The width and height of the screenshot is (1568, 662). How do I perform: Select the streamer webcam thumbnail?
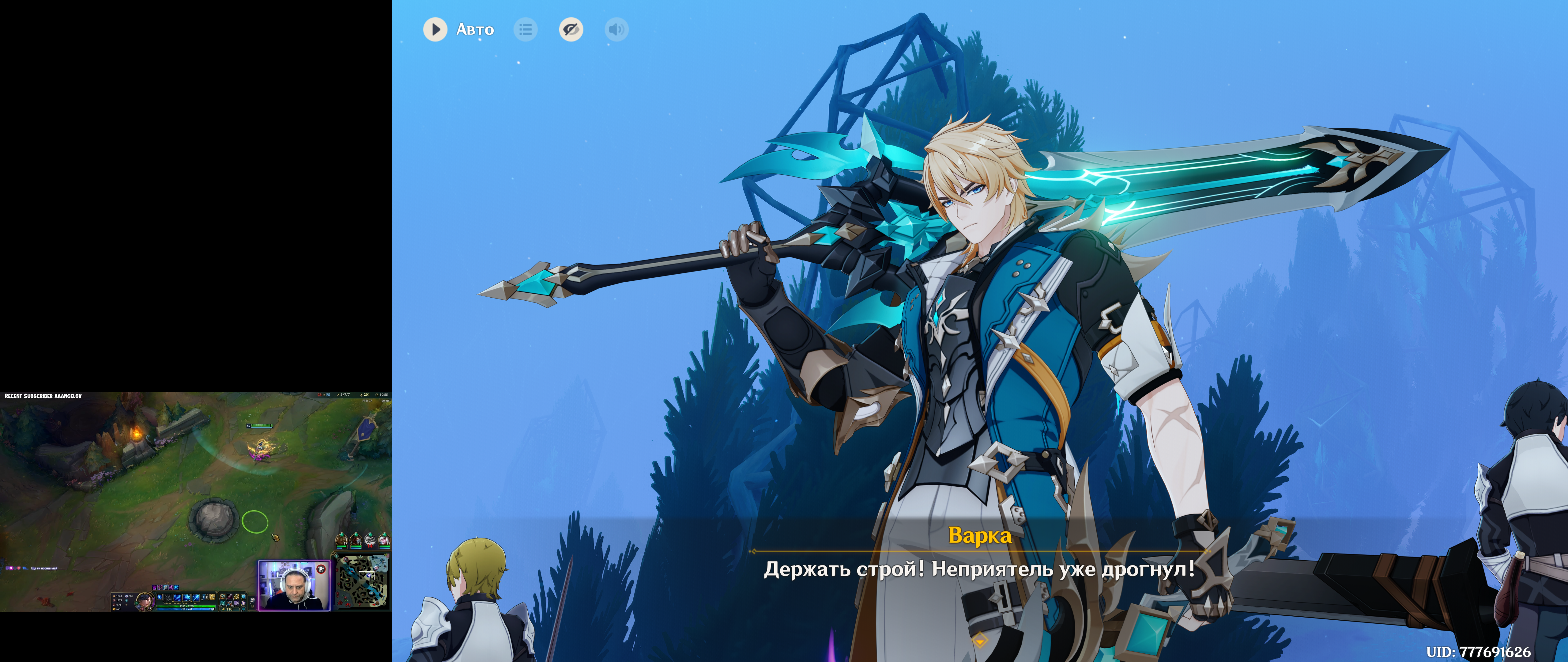point(294,585)
